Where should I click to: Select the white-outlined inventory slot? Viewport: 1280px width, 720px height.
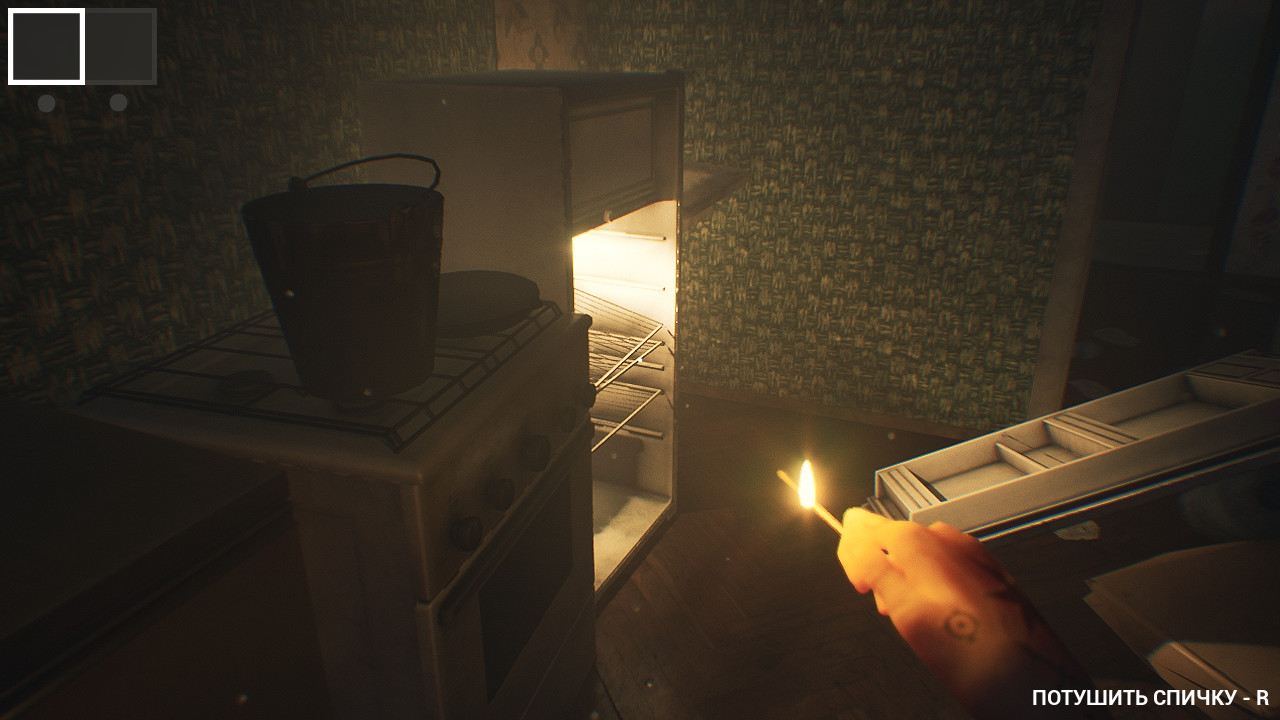pos(46,47)
